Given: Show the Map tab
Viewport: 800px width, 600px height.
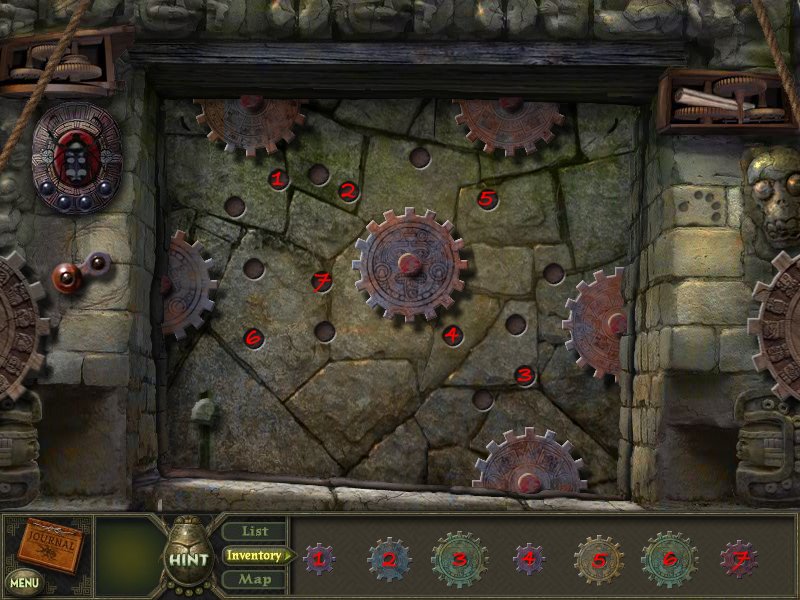Looking at the screenshot, I should (253, 579).
